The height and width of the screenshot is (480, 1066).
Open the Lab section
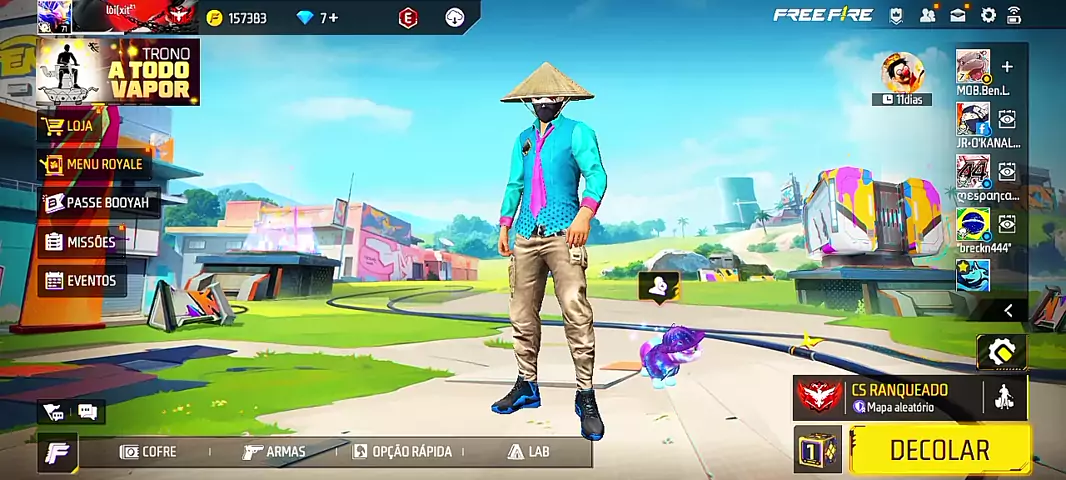point(529,452)
